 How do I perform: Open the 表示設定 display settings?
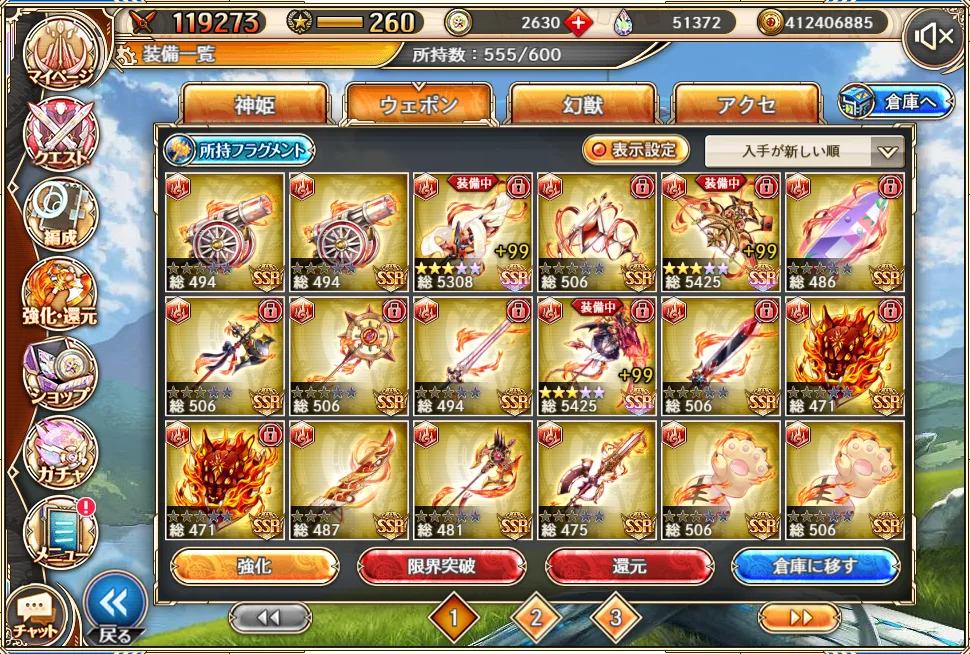click(x=636, y=150)
